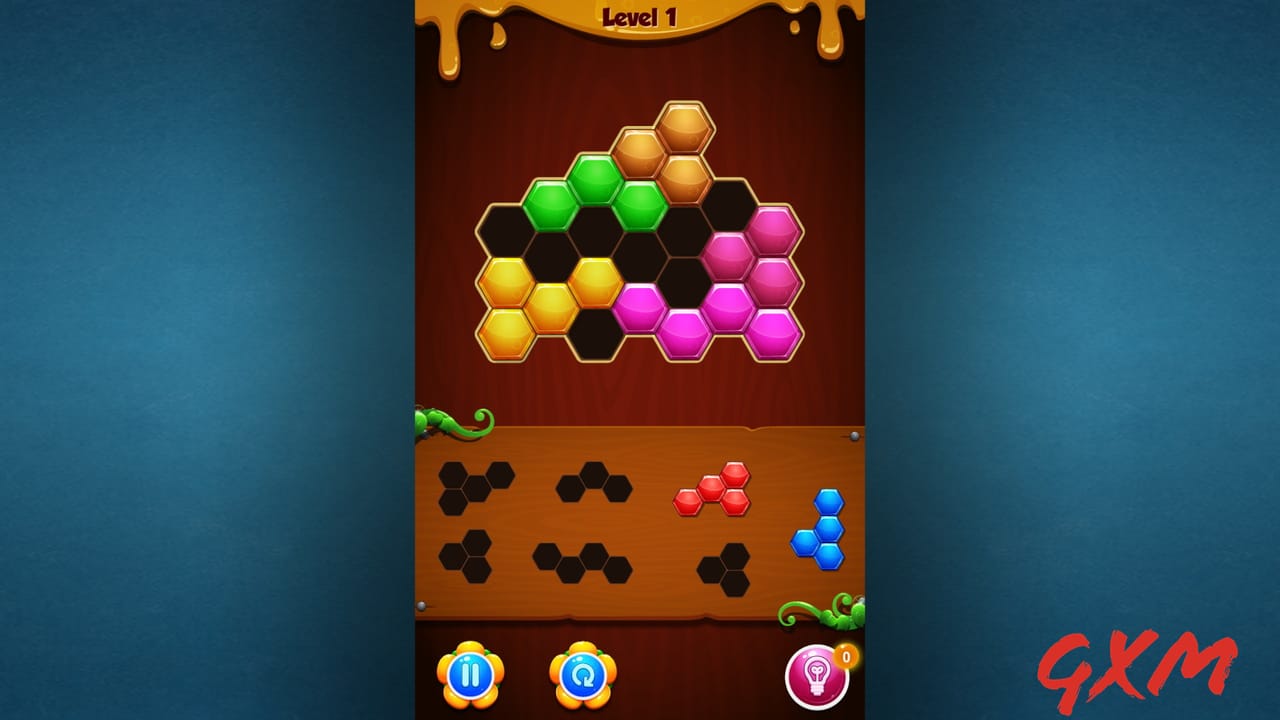Click the Level 1 banner at the top
Screen dimensions: 1280x720
pos(640,15)
